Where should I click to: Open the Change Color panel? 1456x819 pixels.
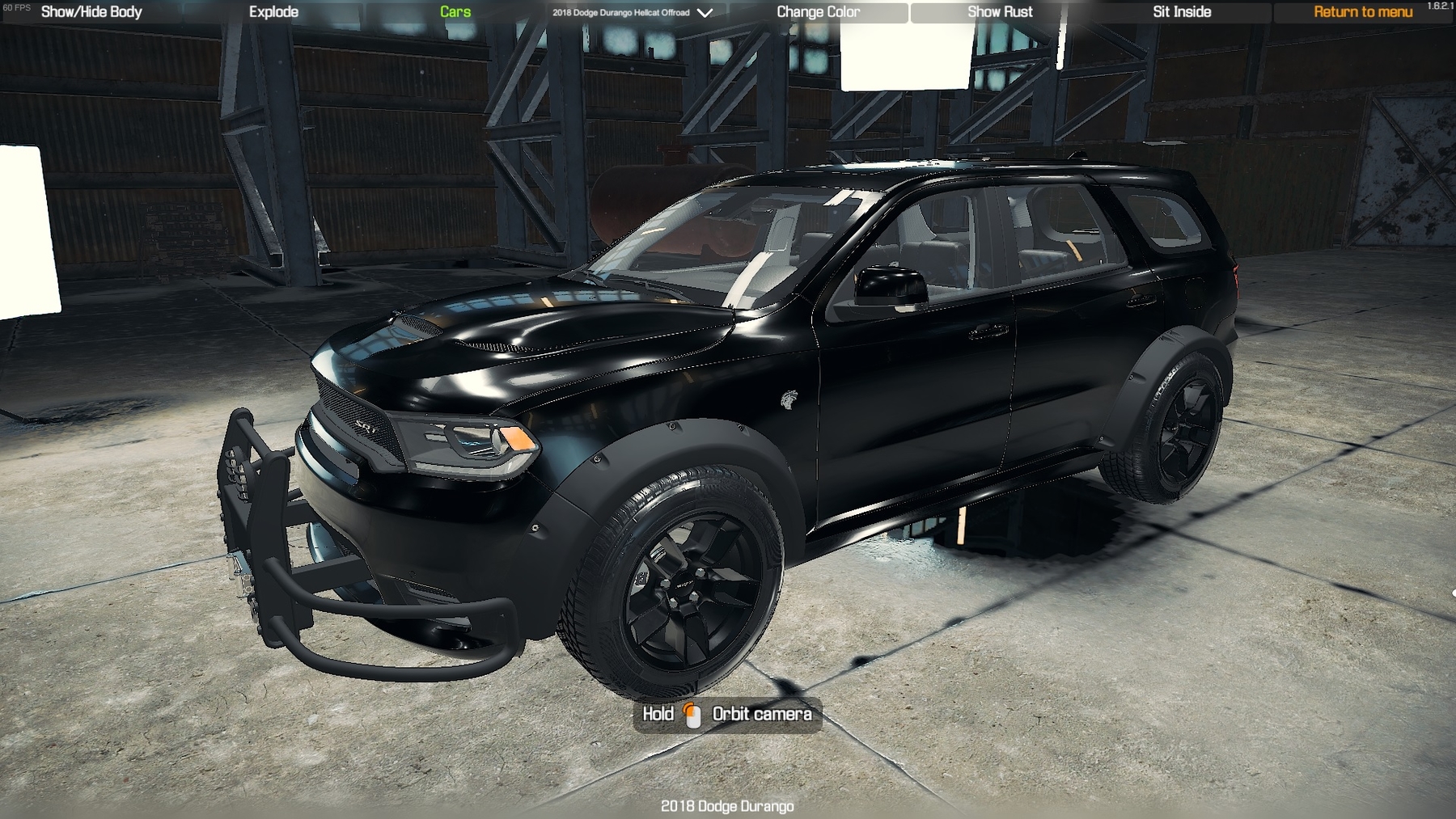pyautogui.click(x=819, y=11)
